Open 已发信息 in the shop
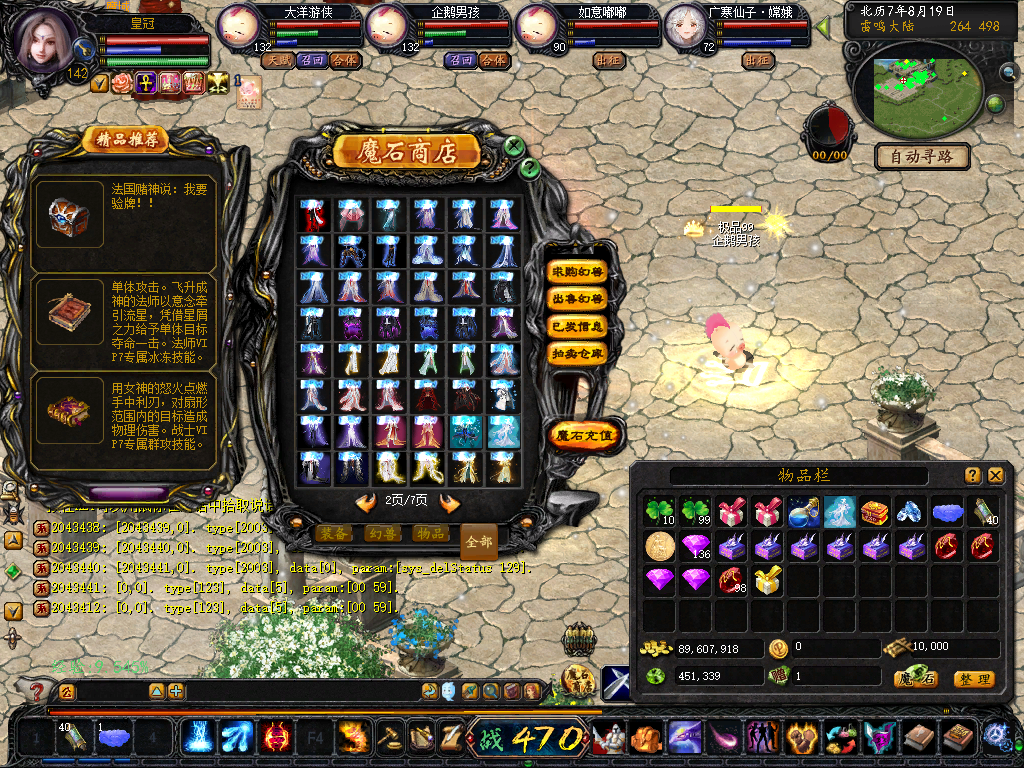This screenshot has height=768, width=1024. pyautogui.click(x=577, y=325)
